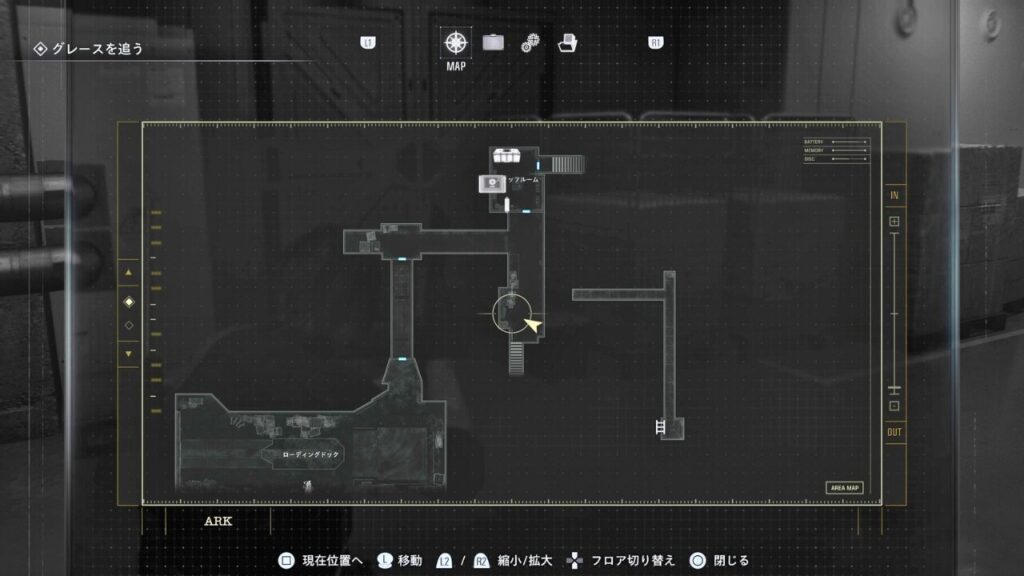Screen dimensions: 1024x576
Task: Select the MAP compass tab
Action: [x=456, y=43]
